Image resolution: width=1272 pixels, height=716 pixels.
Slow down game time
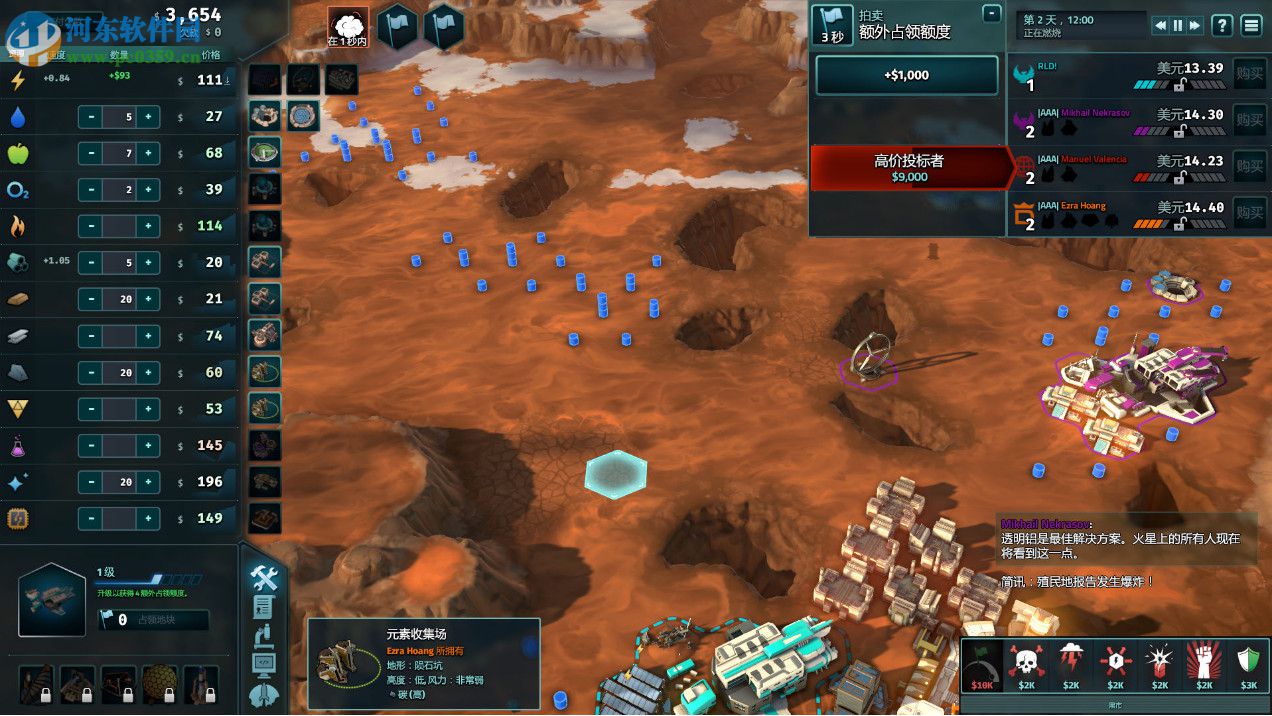pos(1161,25)
